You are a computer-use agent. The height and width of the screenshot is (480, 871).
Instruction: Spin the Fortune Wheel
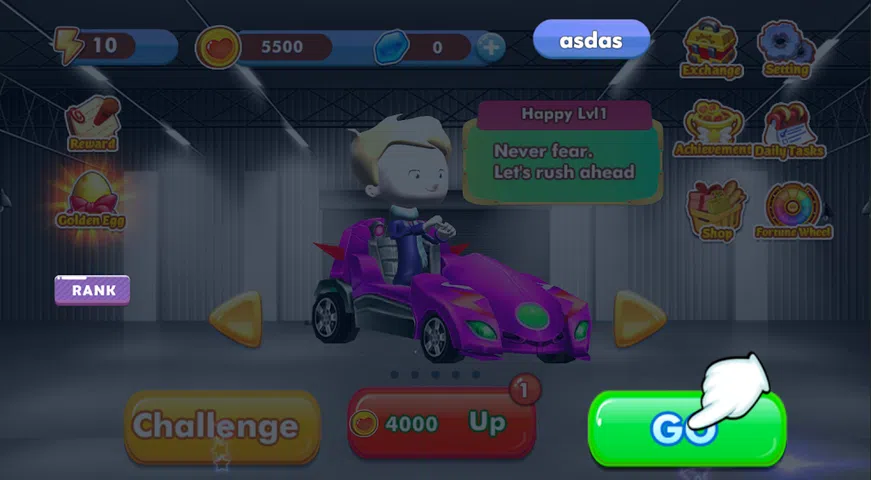point(793,210)
